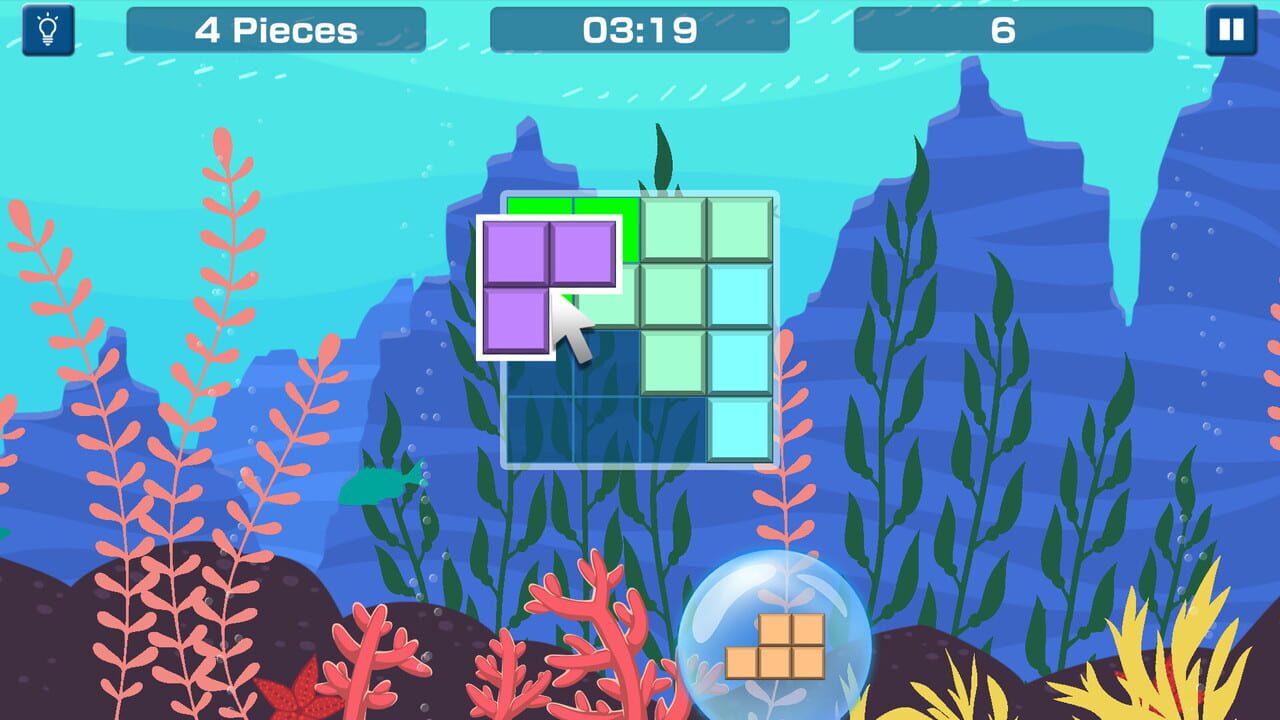Open the timer display showing 03:19
1280x720 pixels.
point(640,29)
